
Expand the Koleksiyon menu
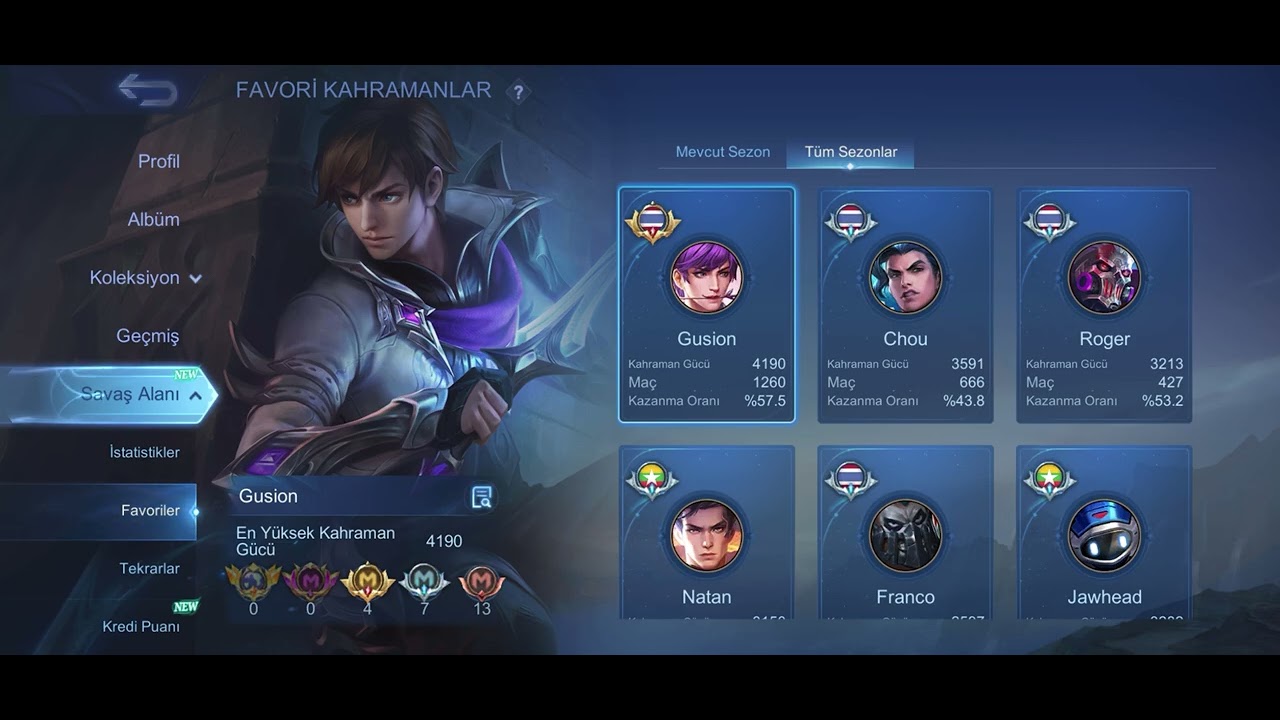pos(145,278)
